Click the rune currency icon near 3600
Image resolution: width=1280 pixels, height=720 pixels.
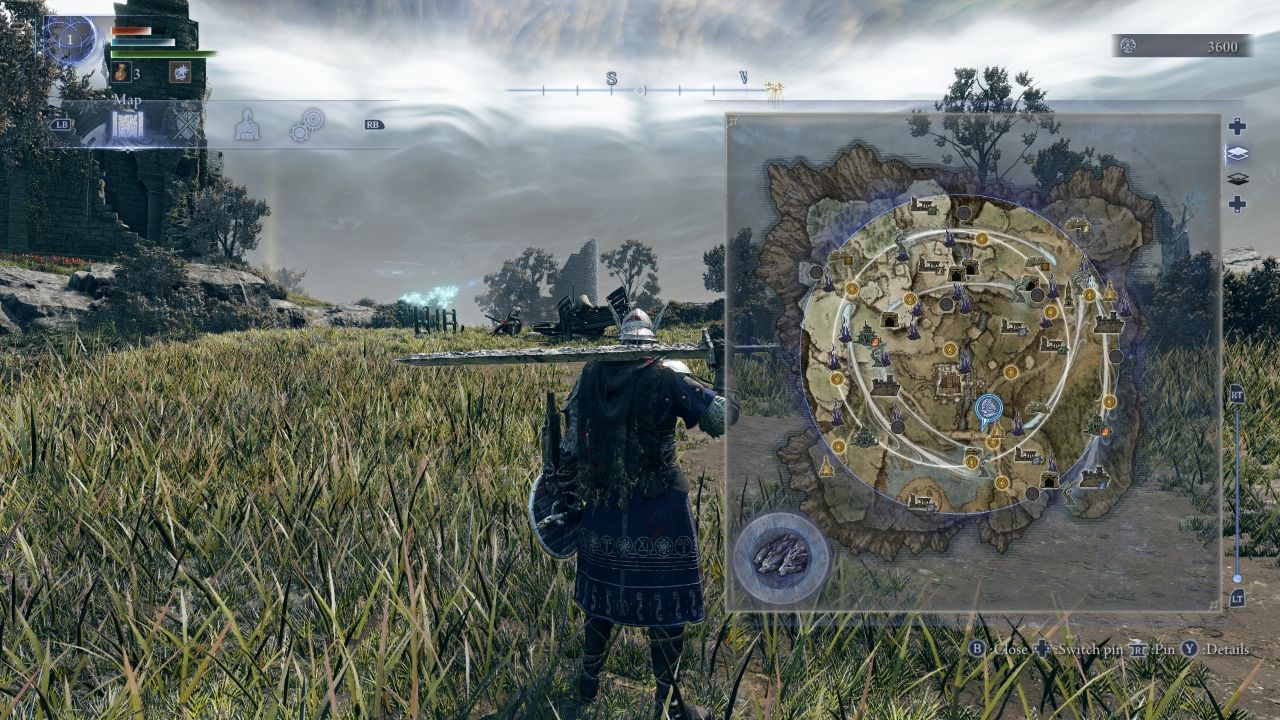(1128, 44)
